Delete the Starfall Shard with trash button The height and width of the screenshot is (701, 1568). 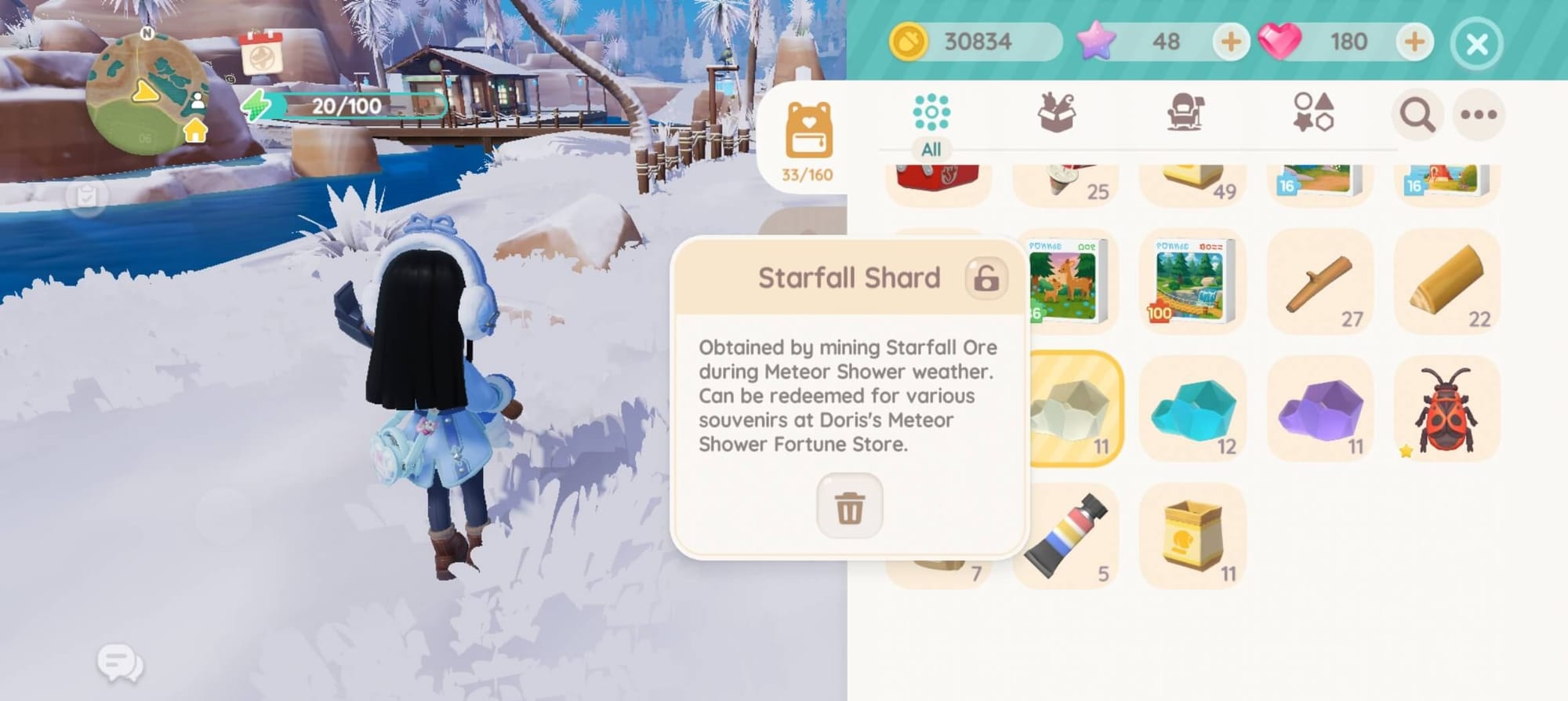[x=849, y=507]
